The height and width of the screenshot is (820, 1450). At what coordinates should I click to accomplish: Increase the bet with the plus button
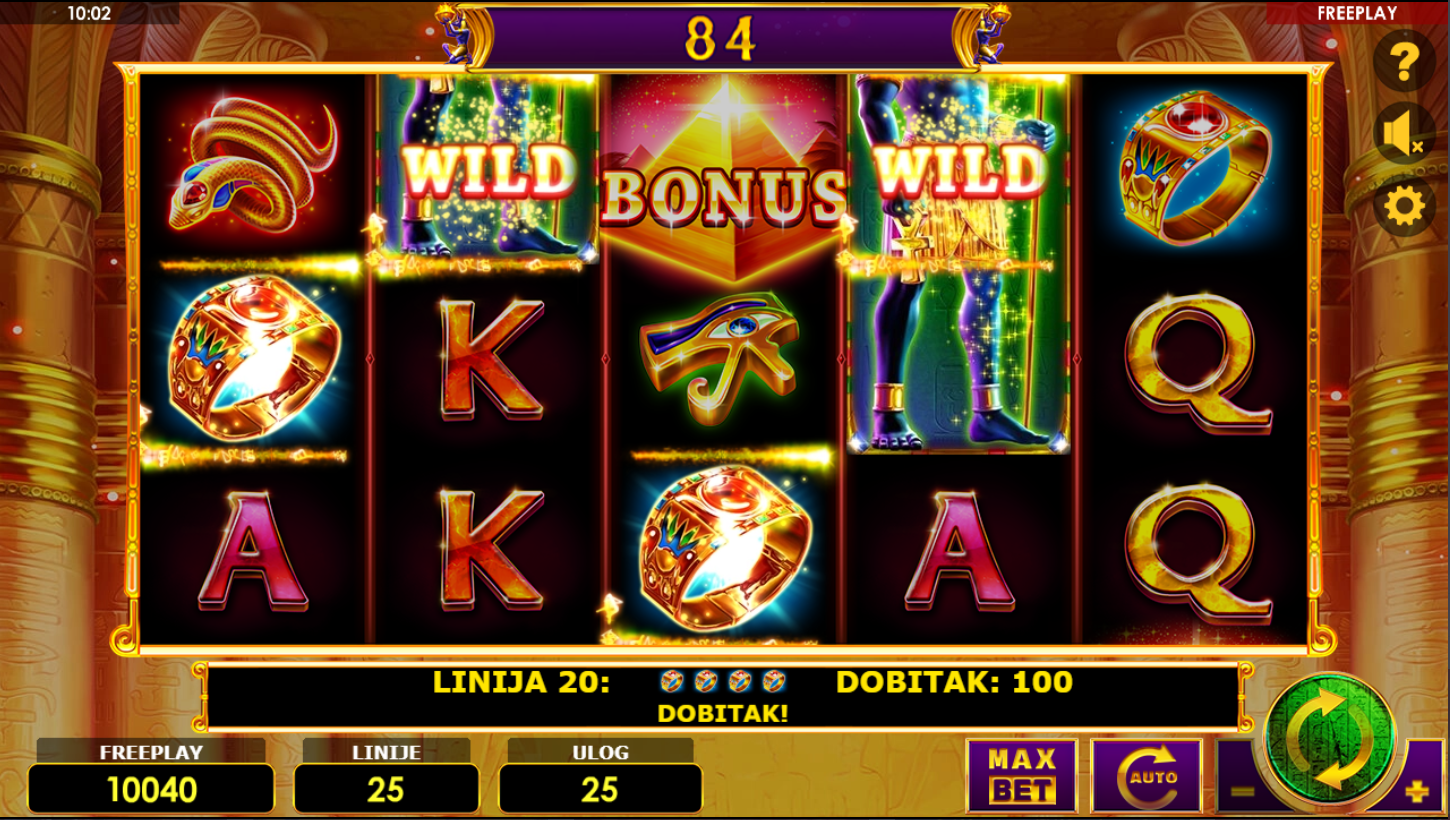click(x=1417, y=792)
